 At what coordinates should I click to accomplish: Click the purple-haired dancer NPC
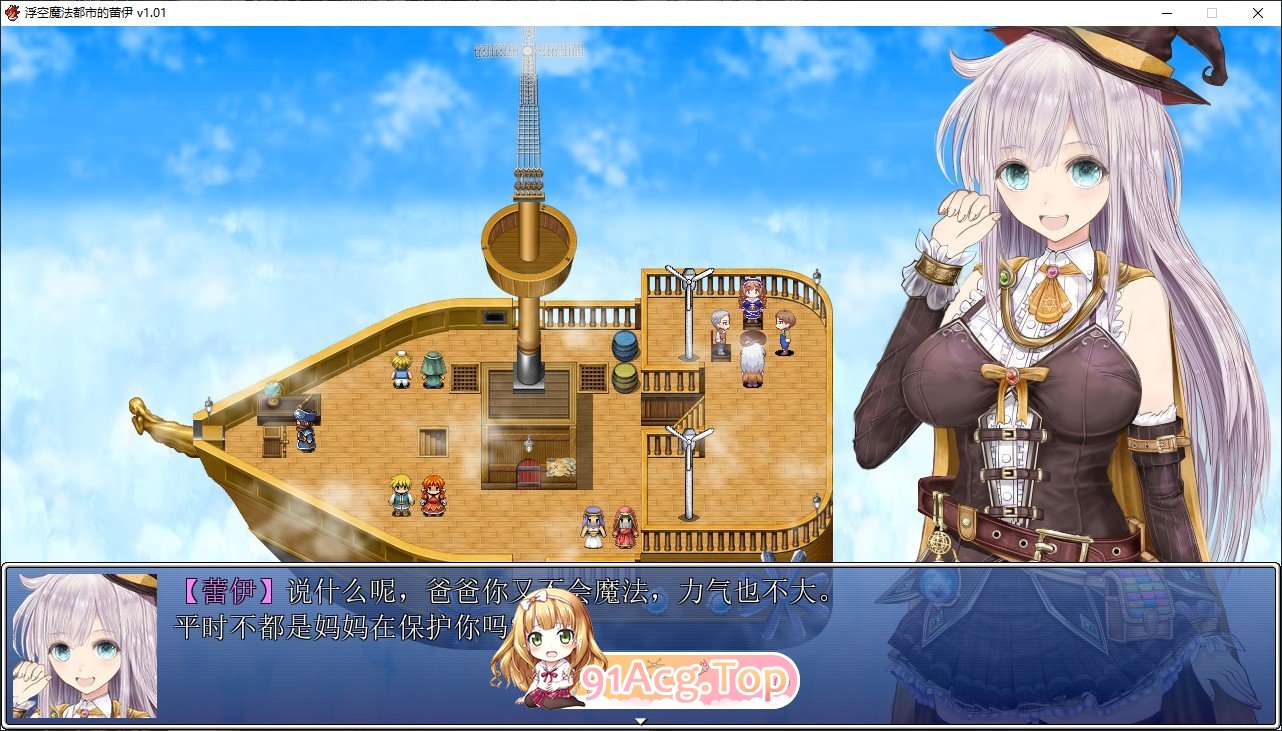593,527
